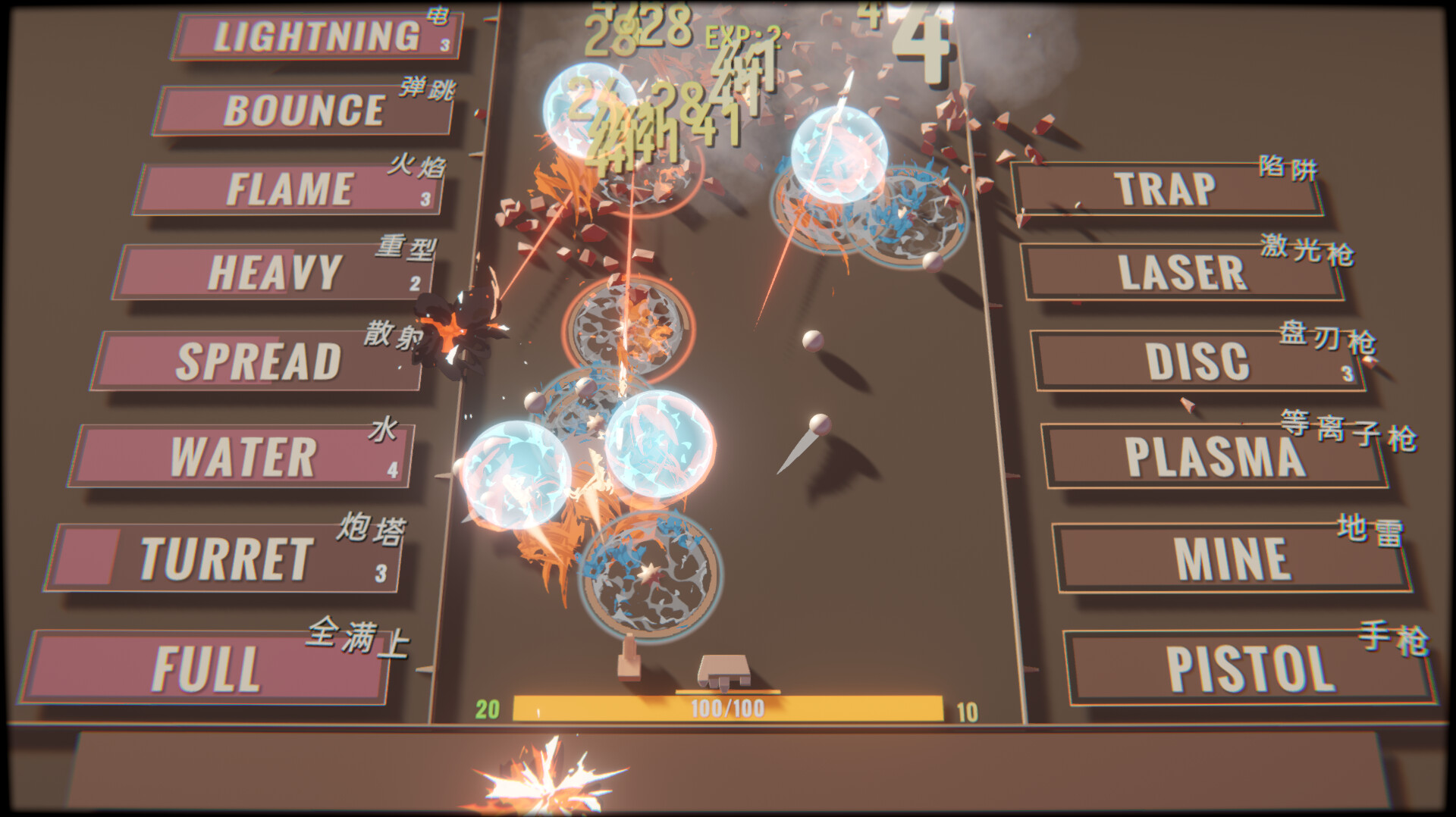
Task: Activate the SPREAD upgrade
Action: tap(258, 362)
